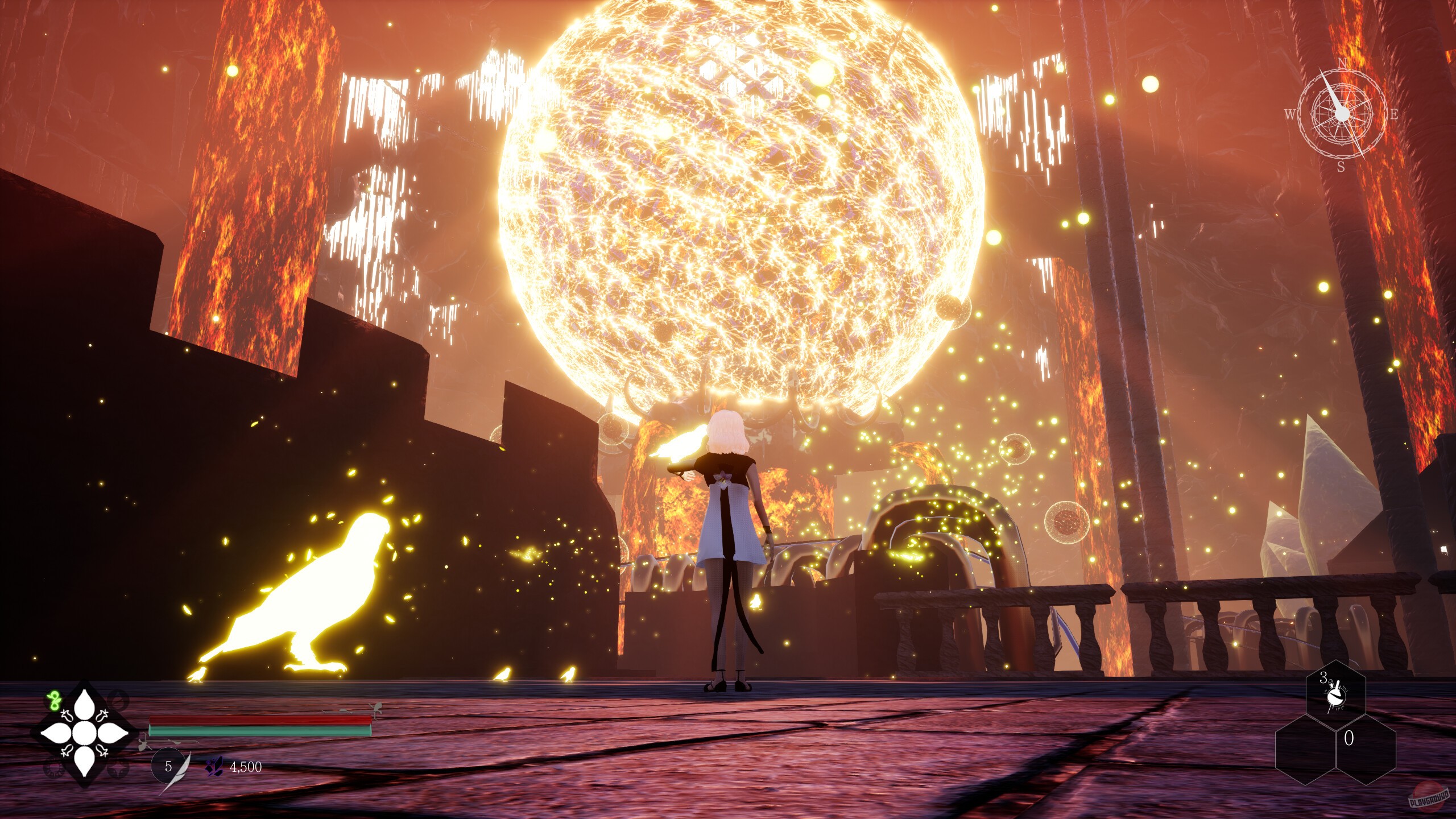Expand the hexagon counter showing 3
Viewport: 1456px width, 819px height.
tap(1336, 688)
